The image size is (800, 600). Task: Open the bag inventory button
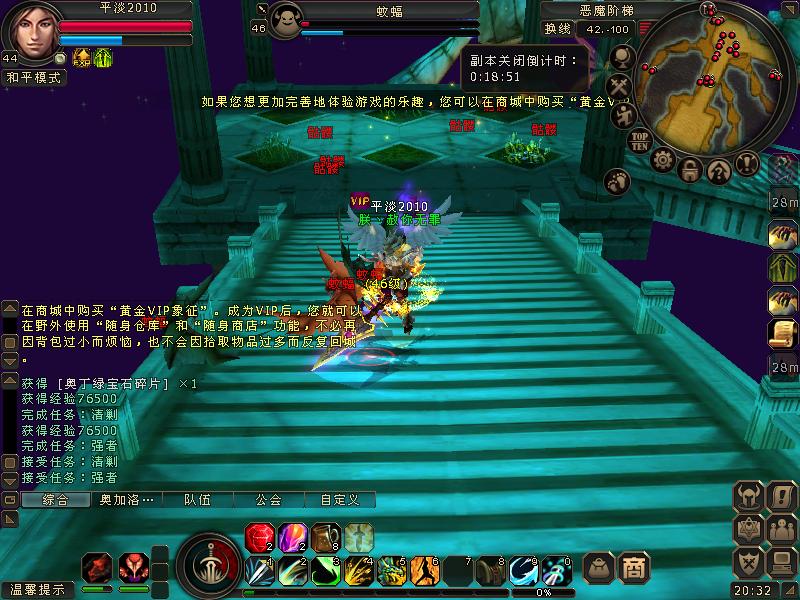tap(599, 567)
